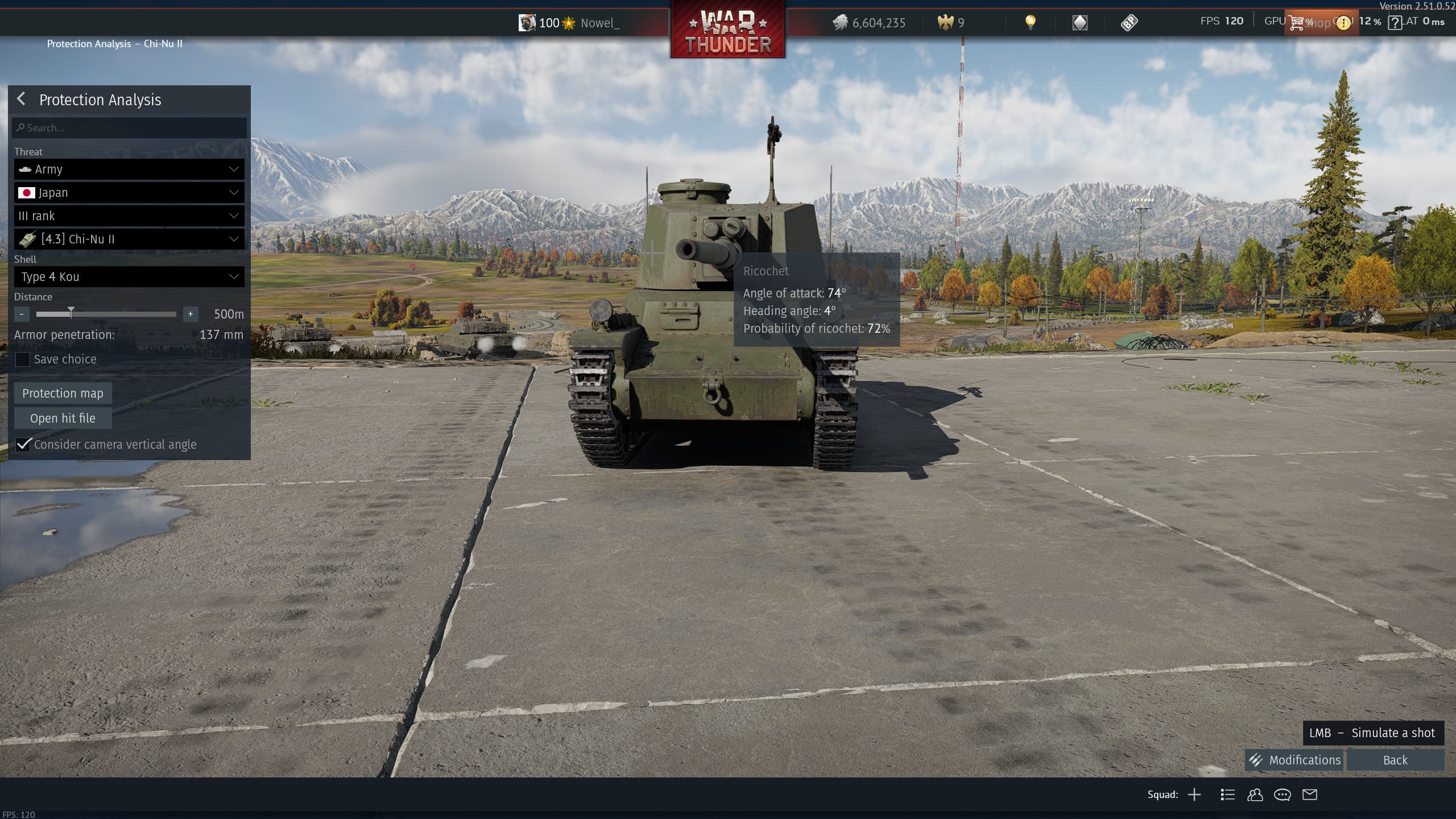Open the Japan nation dropdown
Screen dimensions: 1456x819
129,193
